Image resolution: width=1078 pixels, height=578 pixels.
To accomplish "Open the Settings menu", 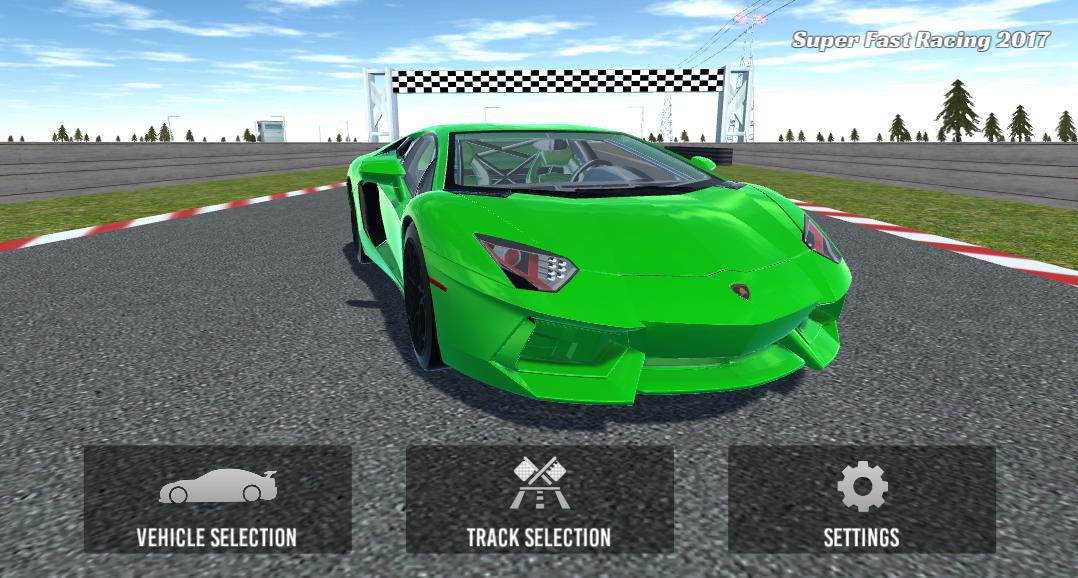I will (861, 499).
